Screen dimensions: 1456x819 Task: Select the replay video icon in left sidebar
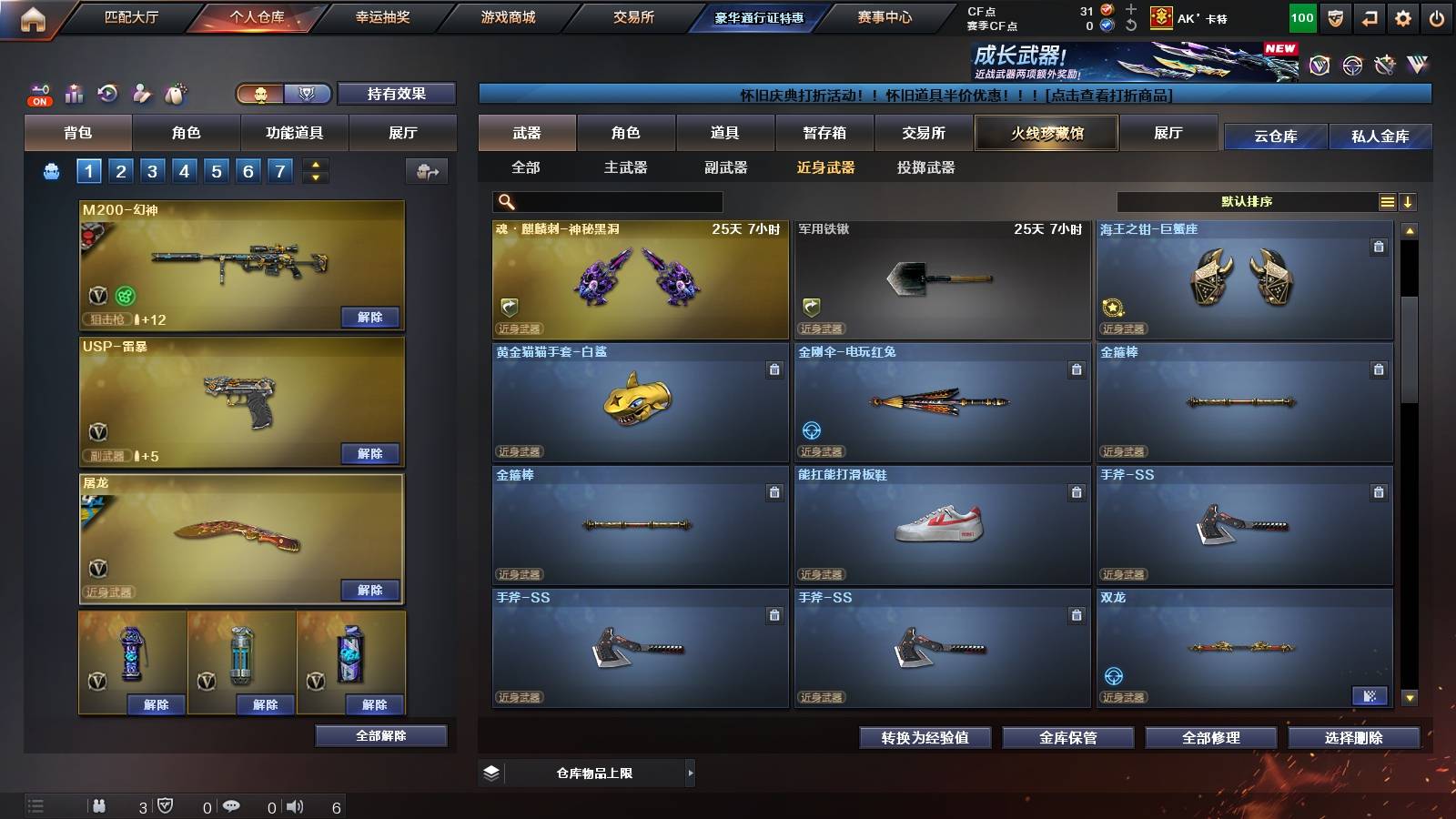click(x=107, y=94)
